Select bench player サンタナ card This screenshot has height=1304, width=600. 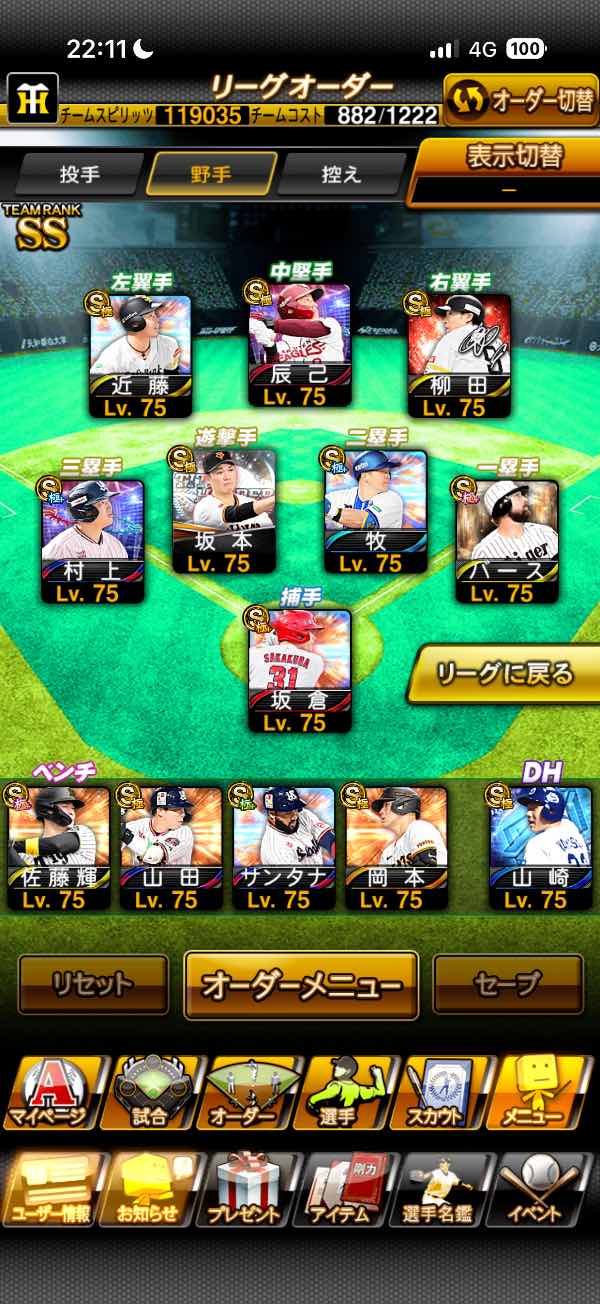click(x=284, y=847)
